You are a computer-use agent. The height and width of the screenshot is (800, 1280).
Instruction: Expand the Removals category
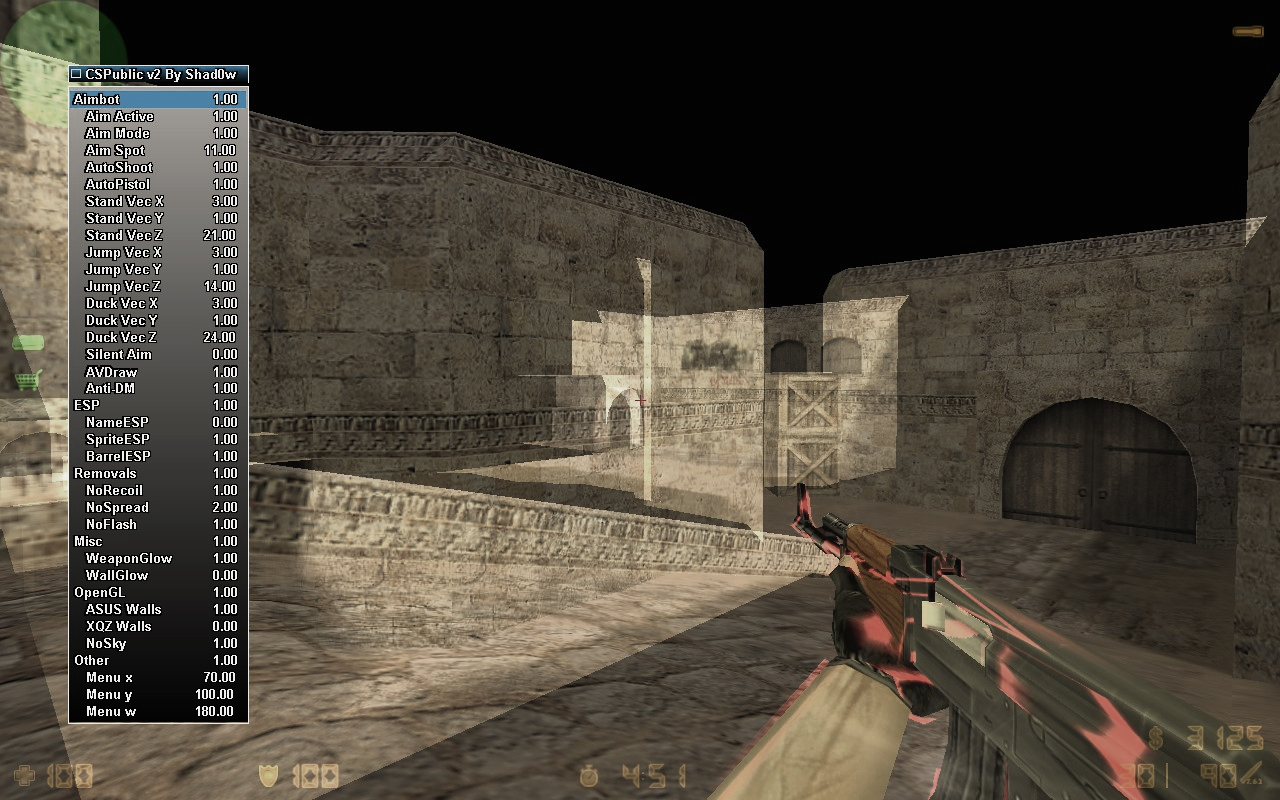(x=106, y=473)
